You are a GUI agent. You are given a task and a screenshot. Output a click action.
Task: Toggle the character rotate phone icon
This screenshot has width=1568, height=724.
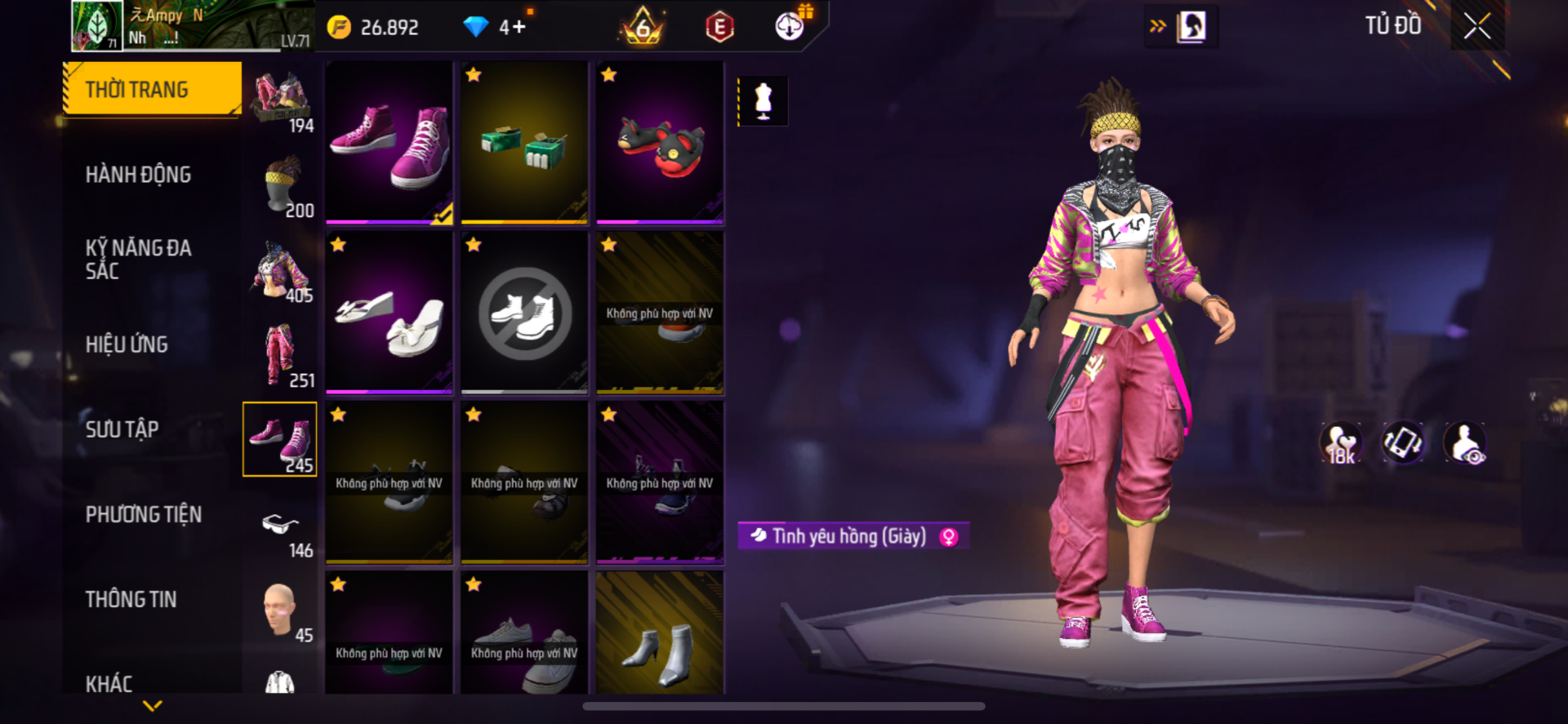(x=1402, y=443)
